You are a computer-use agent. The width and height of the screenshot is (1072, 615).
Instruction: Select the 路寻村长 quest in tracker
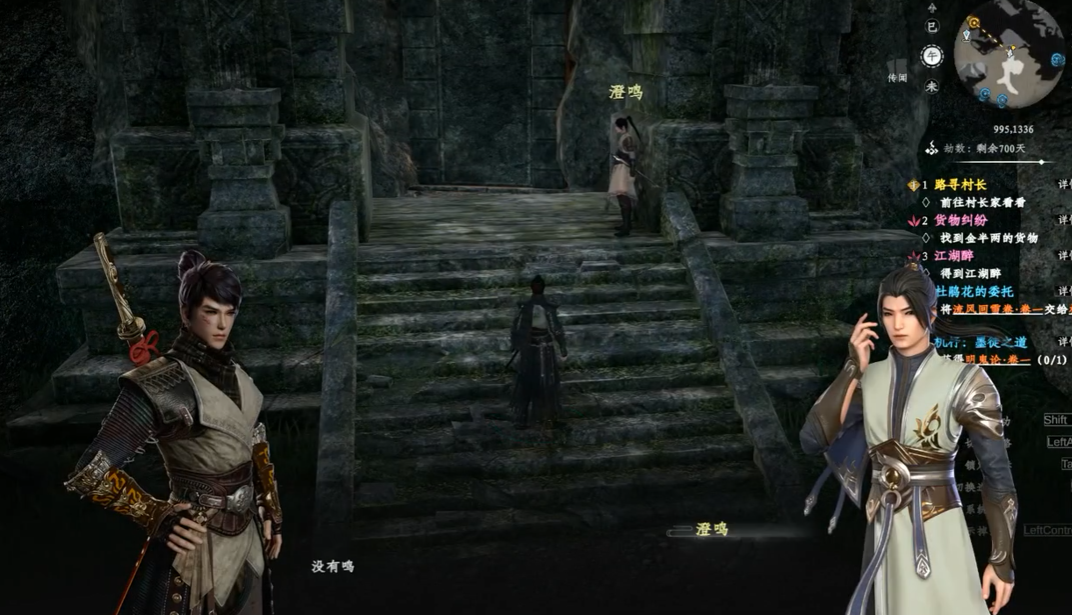click(x=959, y=185)
